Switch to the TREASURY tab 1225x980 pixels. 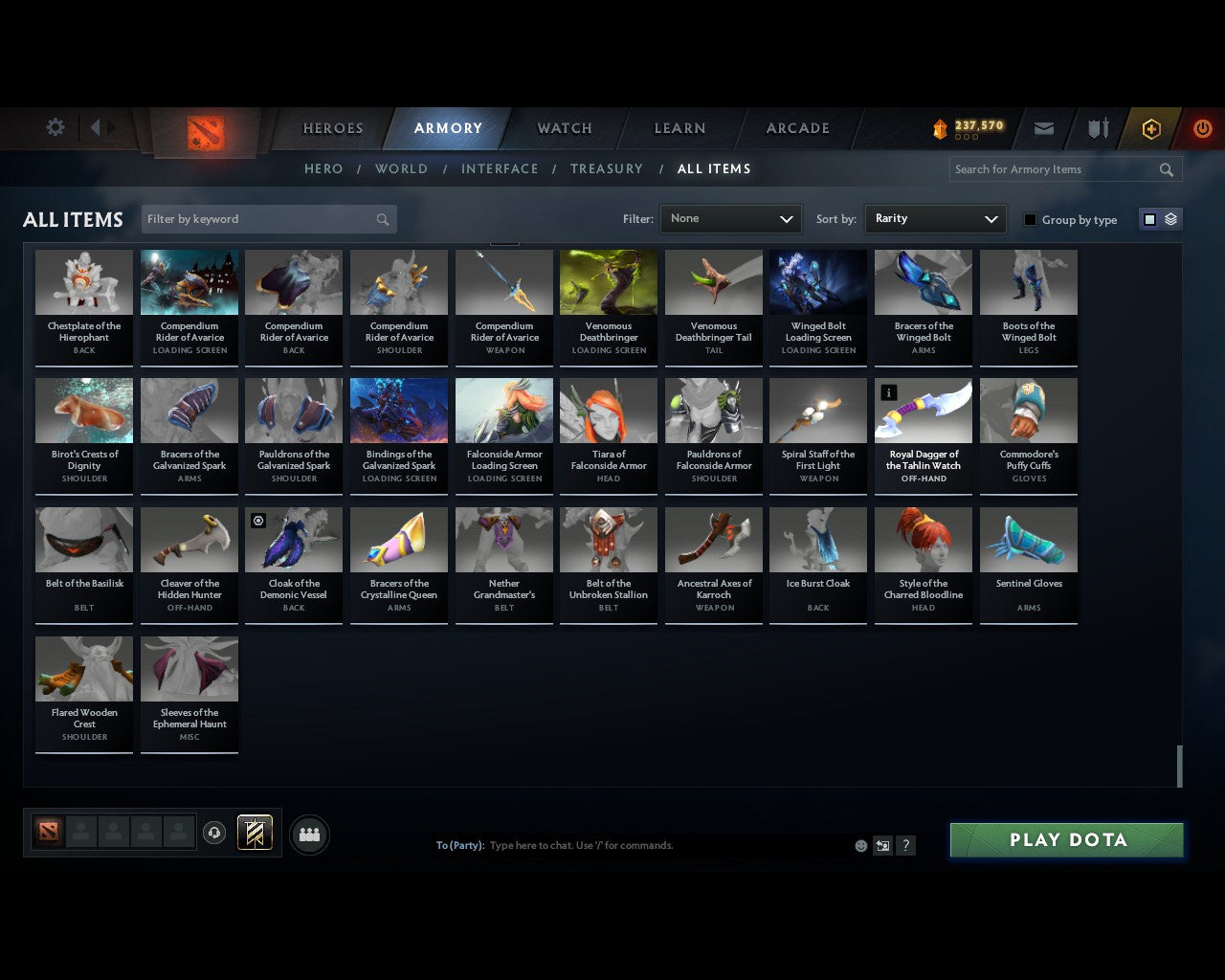pos(607,168)
